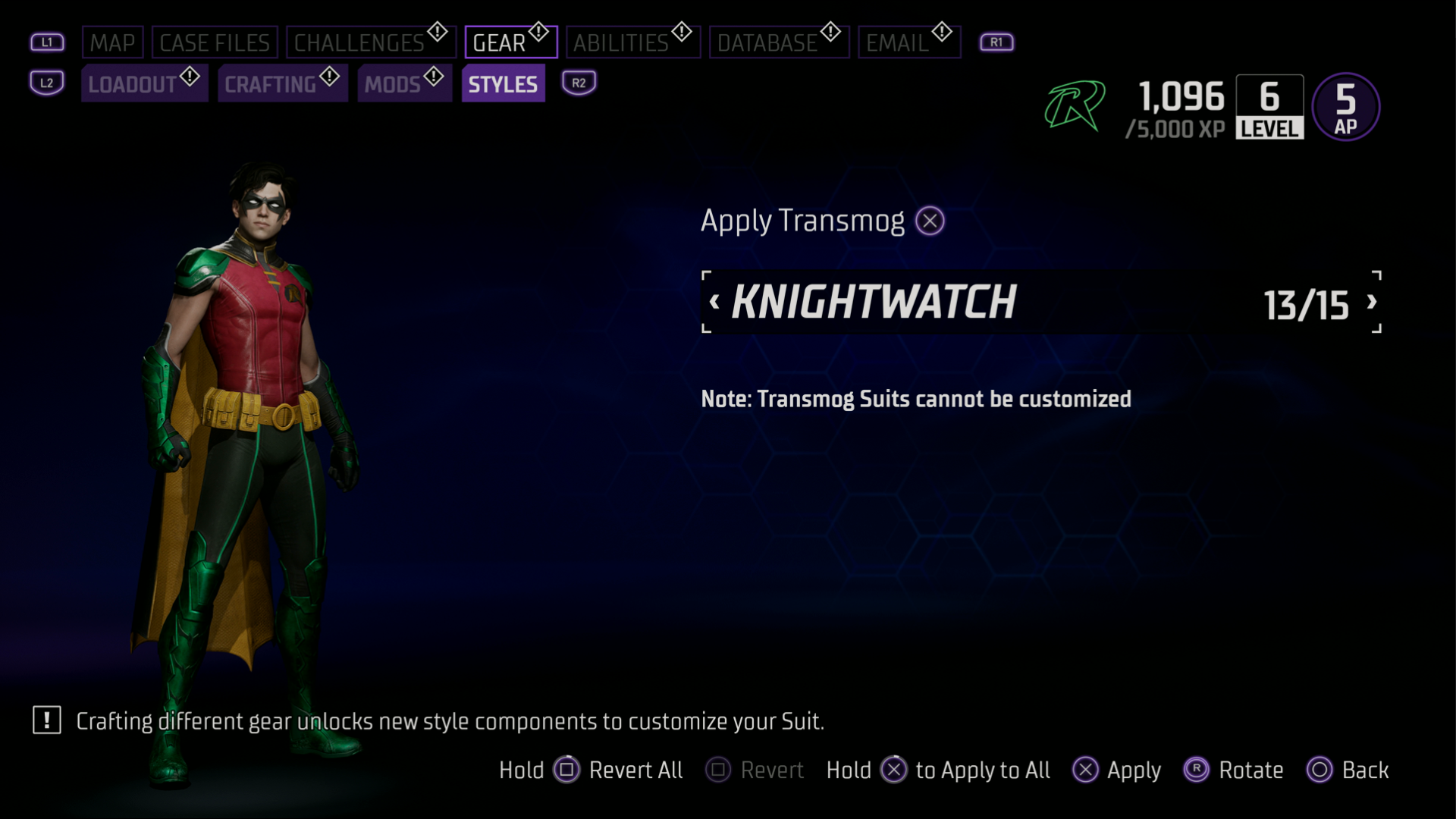This screenshot has height=819, width=1456.
Task: Click the info box beside the crafting tip
Action: [x=45, y=721]
